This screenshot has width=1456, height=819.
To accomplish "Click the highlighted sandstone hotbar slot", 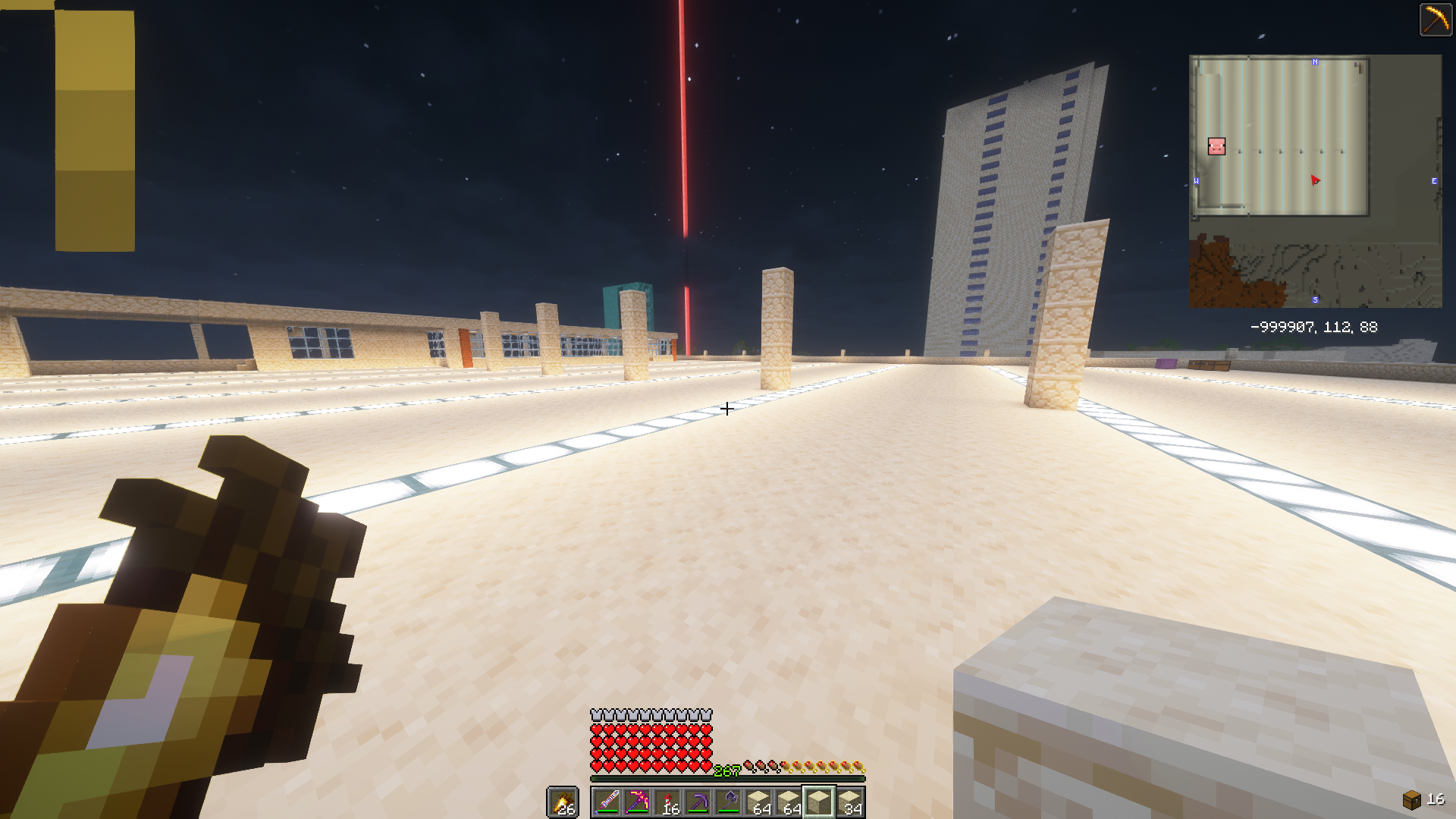I will click(x=819, y=802).
